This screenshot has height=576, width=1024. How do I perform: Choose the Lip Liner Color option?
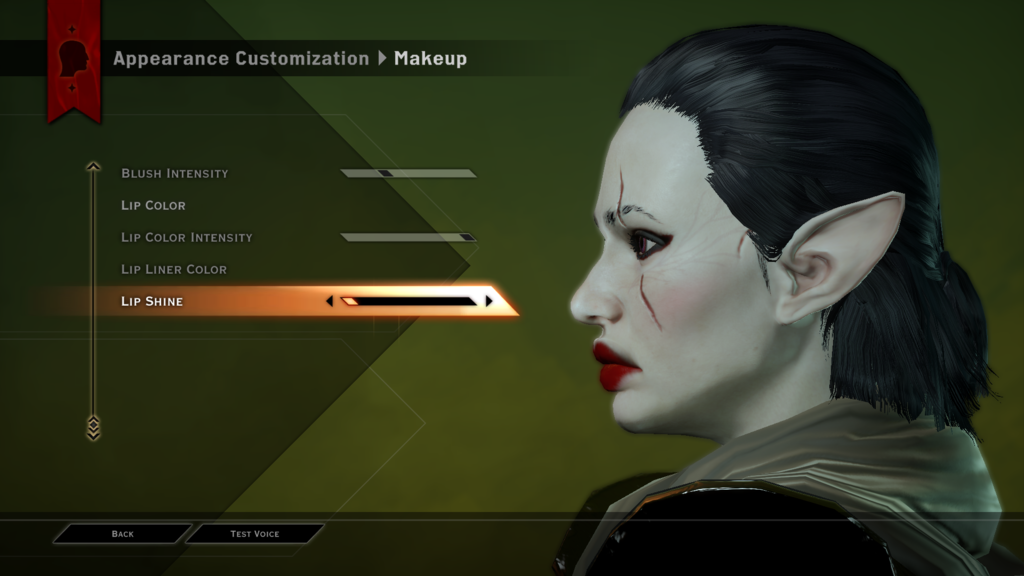coord(174,269)
